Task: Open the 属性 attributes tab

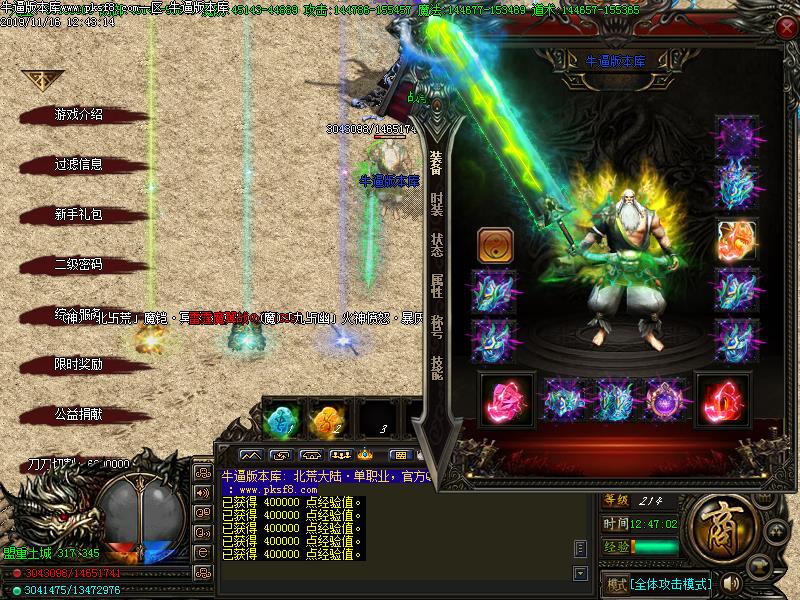Action: click(x=436, y=287)
